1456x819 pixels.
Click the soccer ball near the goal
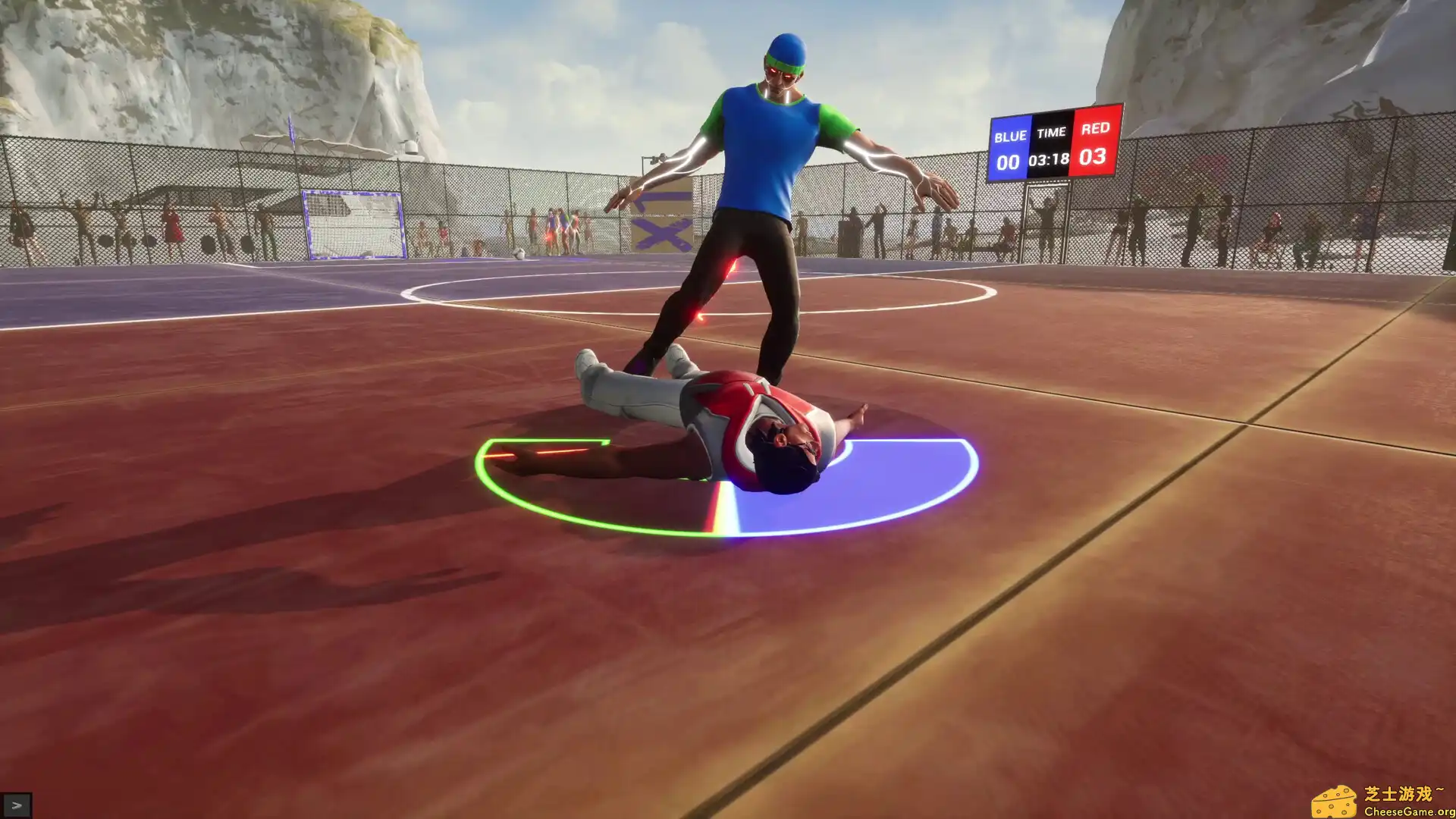tap(520, 253)
